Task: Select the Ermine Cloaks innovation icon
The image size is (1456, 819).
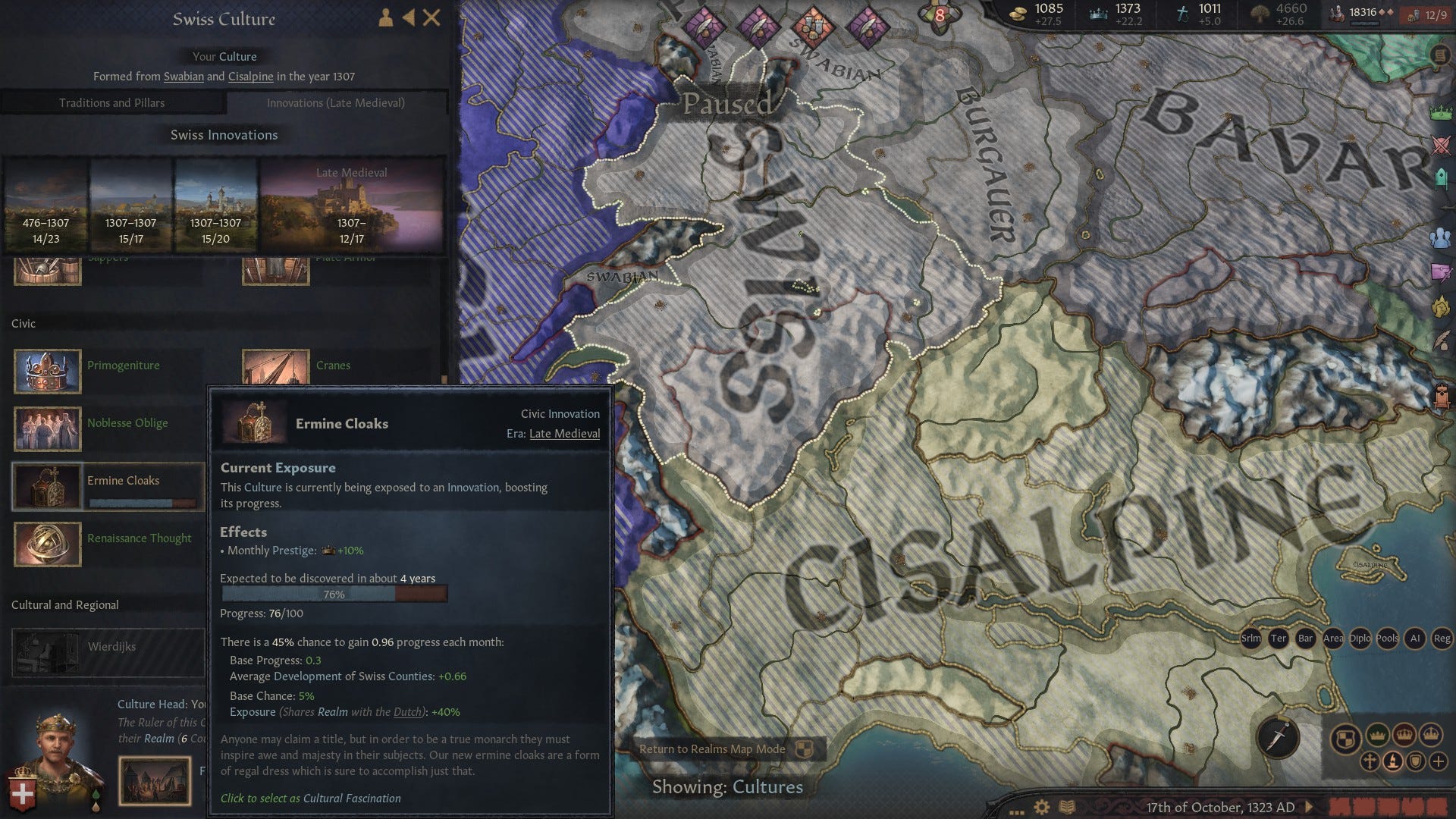Action: coord(47,486)
